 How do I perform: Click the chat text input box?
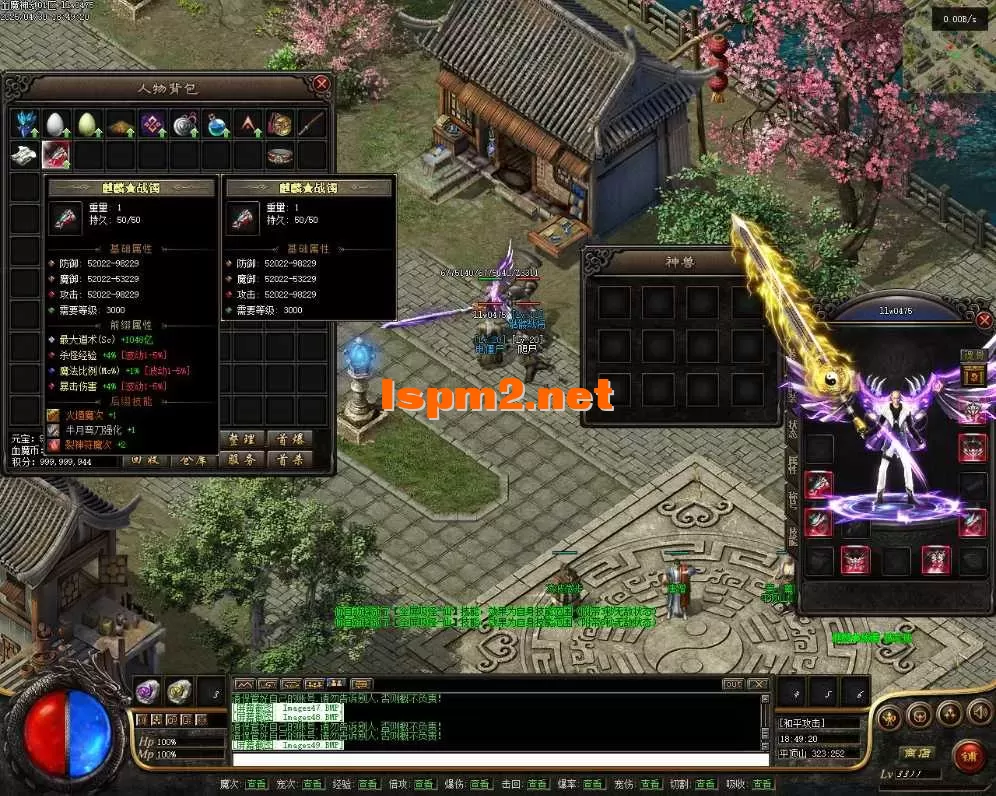coord(500,760)
